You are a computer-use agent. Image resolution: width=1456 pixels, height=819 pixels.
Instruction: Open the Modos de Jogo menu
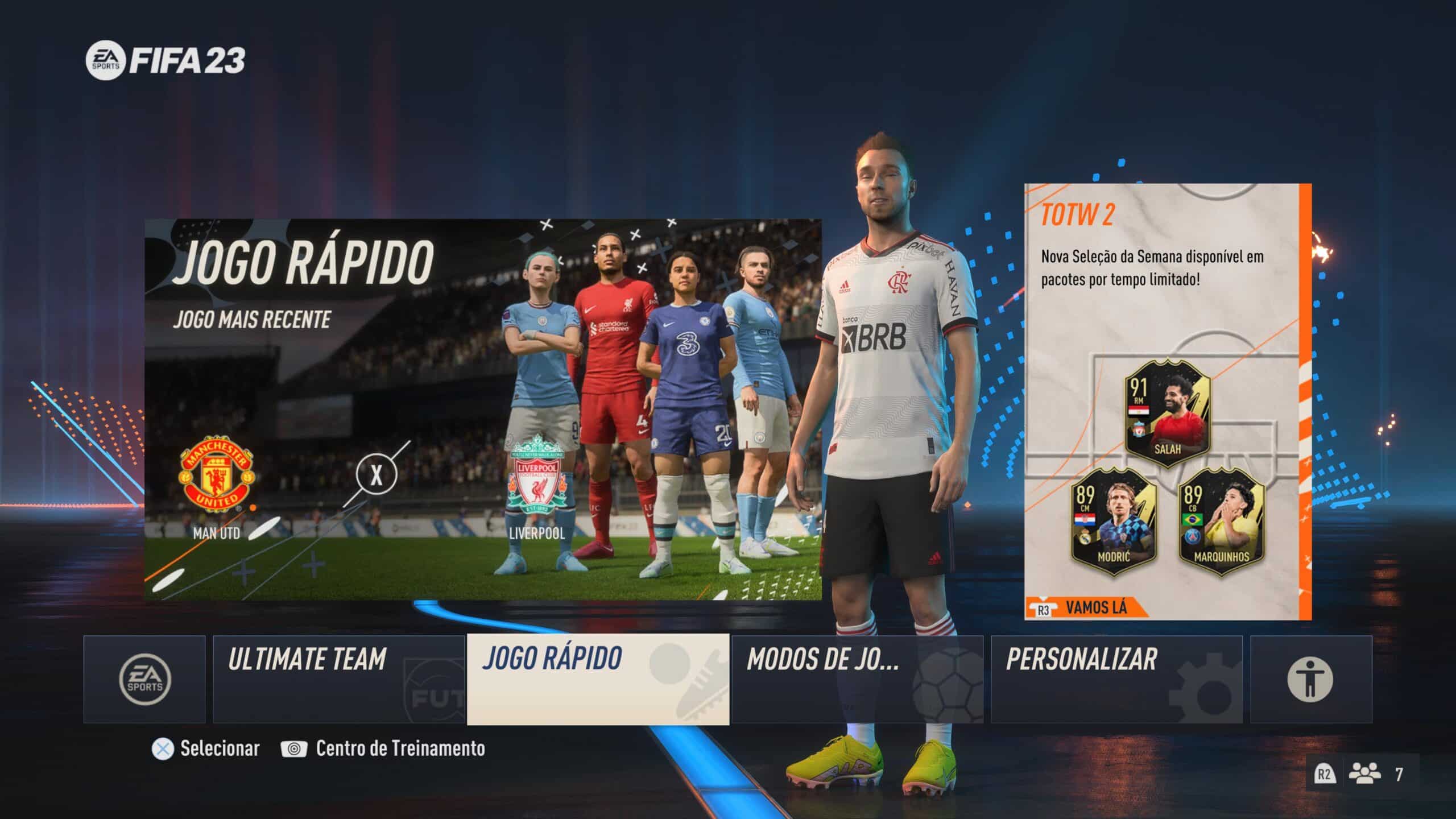(x=857, y=679)
